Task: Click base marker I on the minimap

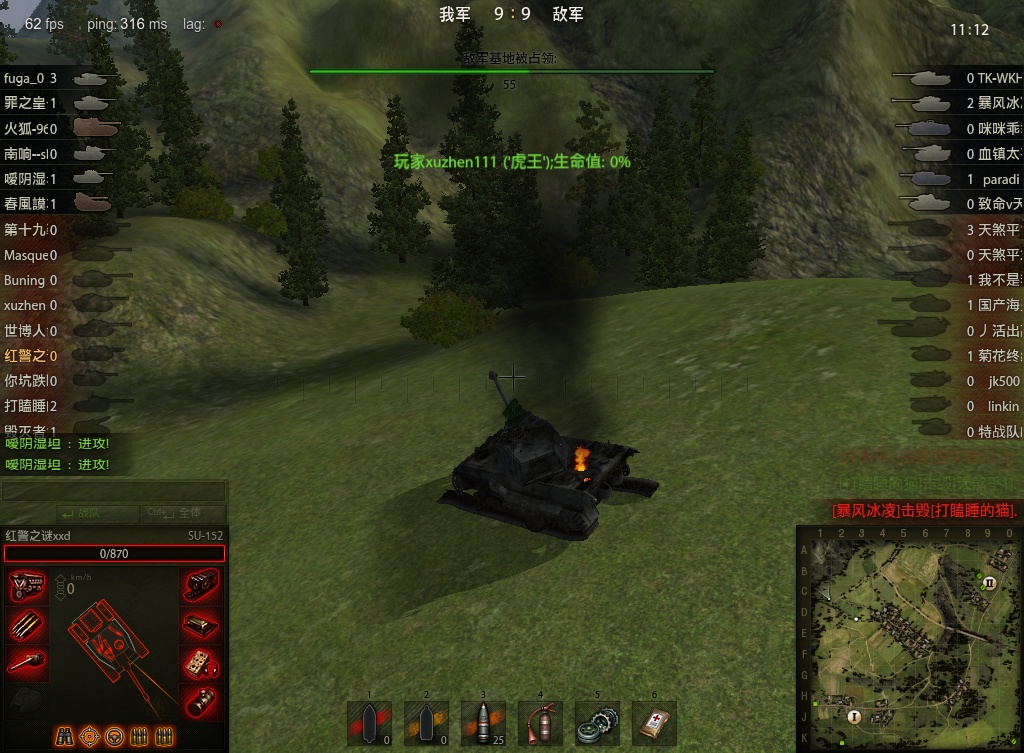Action: click(854, 716)
